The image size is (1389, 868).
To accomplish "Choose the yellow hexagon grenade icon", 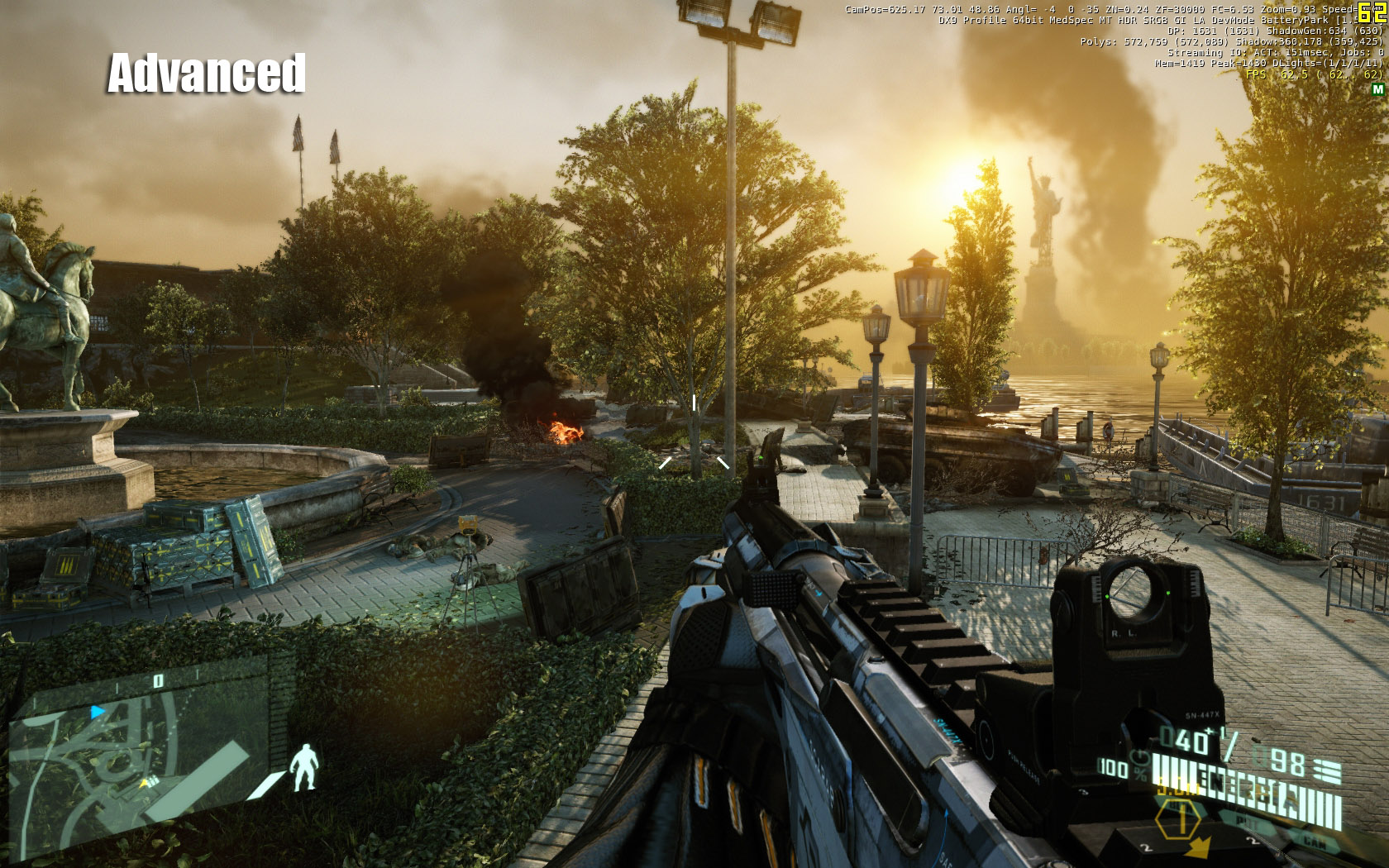I will click(x=1178, y=820).
